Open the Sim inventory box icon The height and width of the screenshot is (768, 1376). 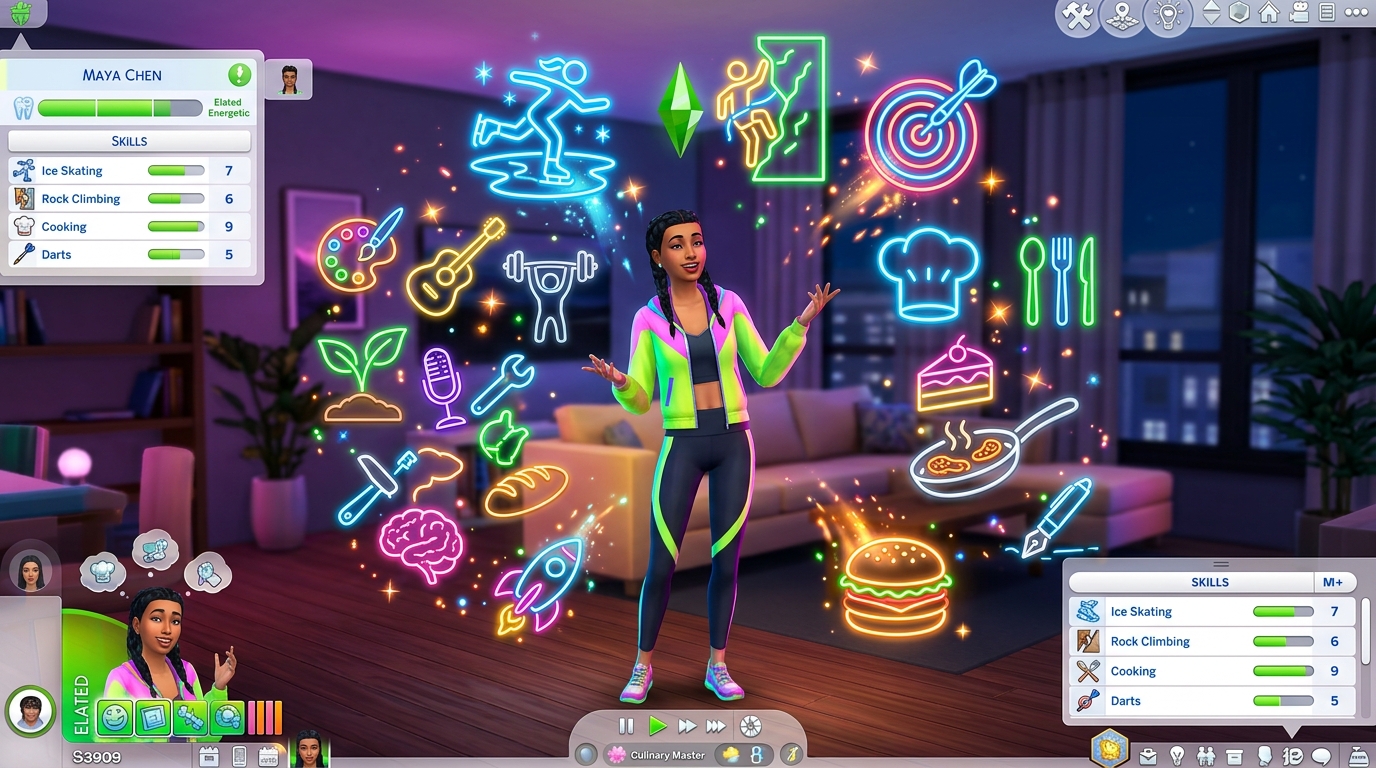[x=1235, y=755]
